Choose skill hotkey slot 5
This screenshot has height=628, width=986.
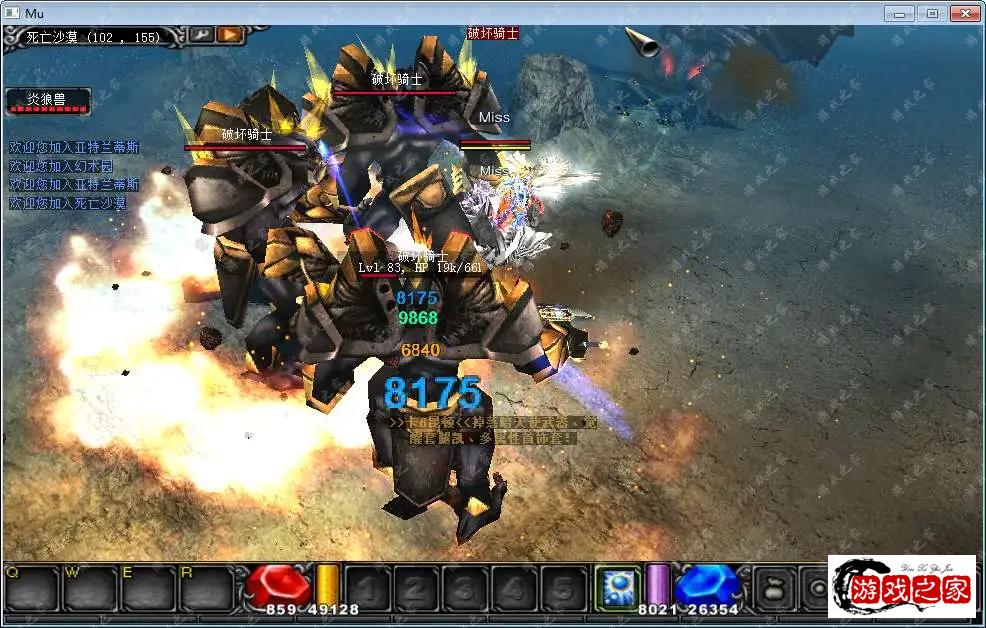563,588
